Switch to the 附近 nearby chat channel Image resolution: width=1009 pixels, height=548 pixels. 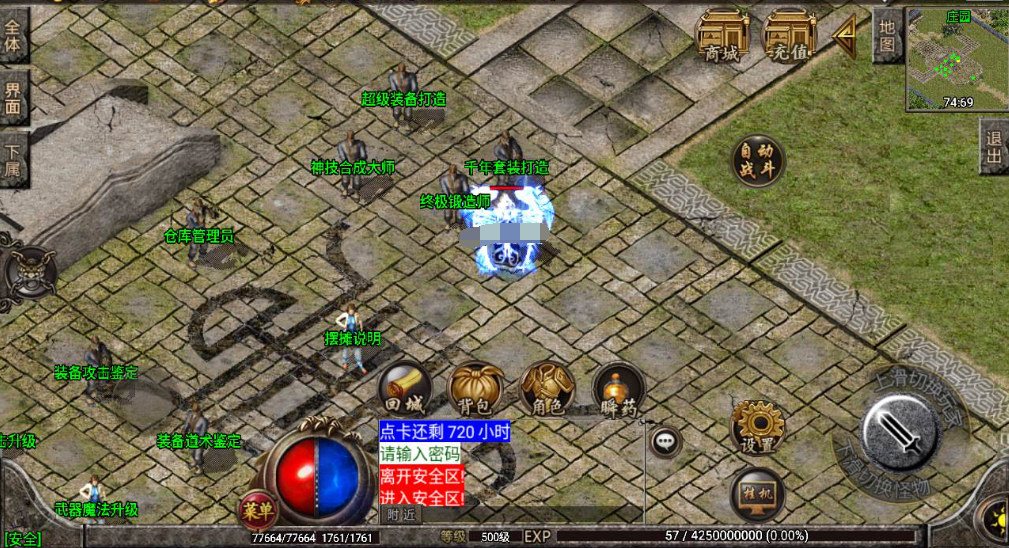[x=401, y=514]
